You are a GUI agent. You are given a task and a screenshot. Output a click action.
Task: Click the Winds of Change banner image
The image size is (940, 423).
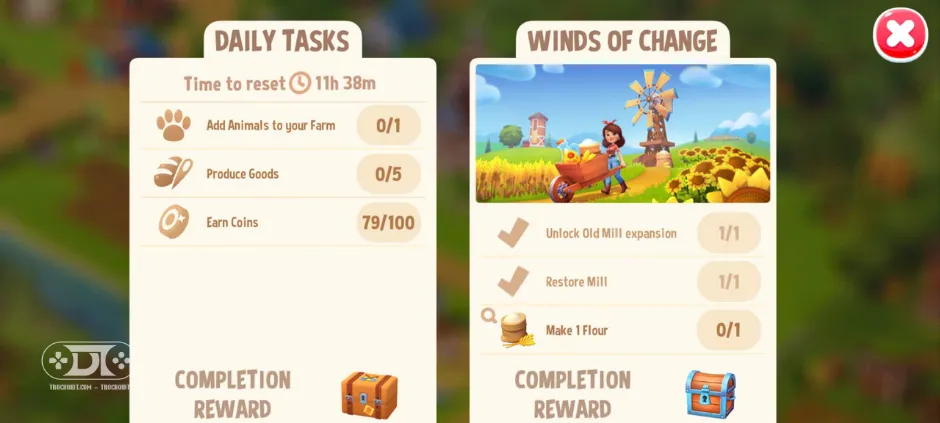tap(622, 134)
